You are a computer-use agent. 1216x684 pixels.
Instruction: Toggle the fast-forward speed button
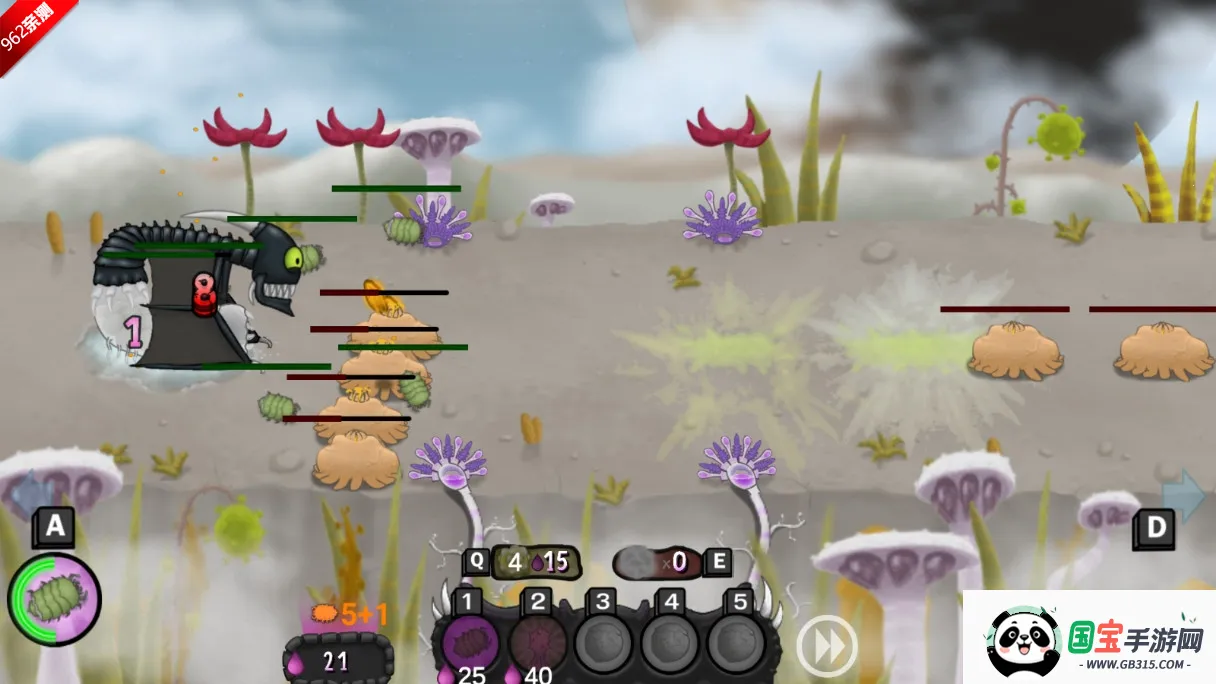[827, 646]
